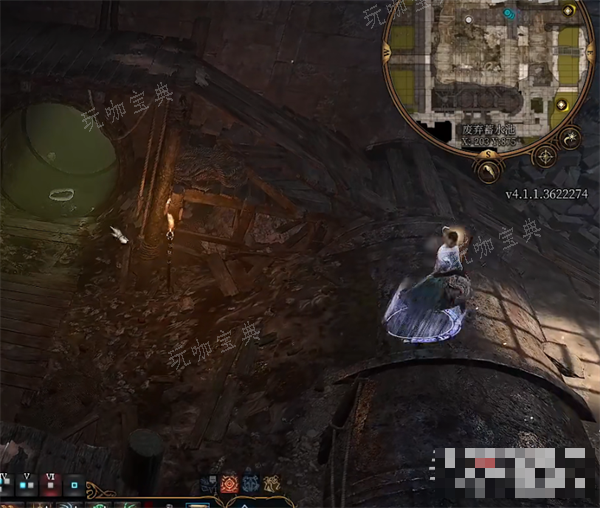Select the crosshair button beside the minimap
Image resolution: width=600 pixels, height=508 pixels.
545,157
